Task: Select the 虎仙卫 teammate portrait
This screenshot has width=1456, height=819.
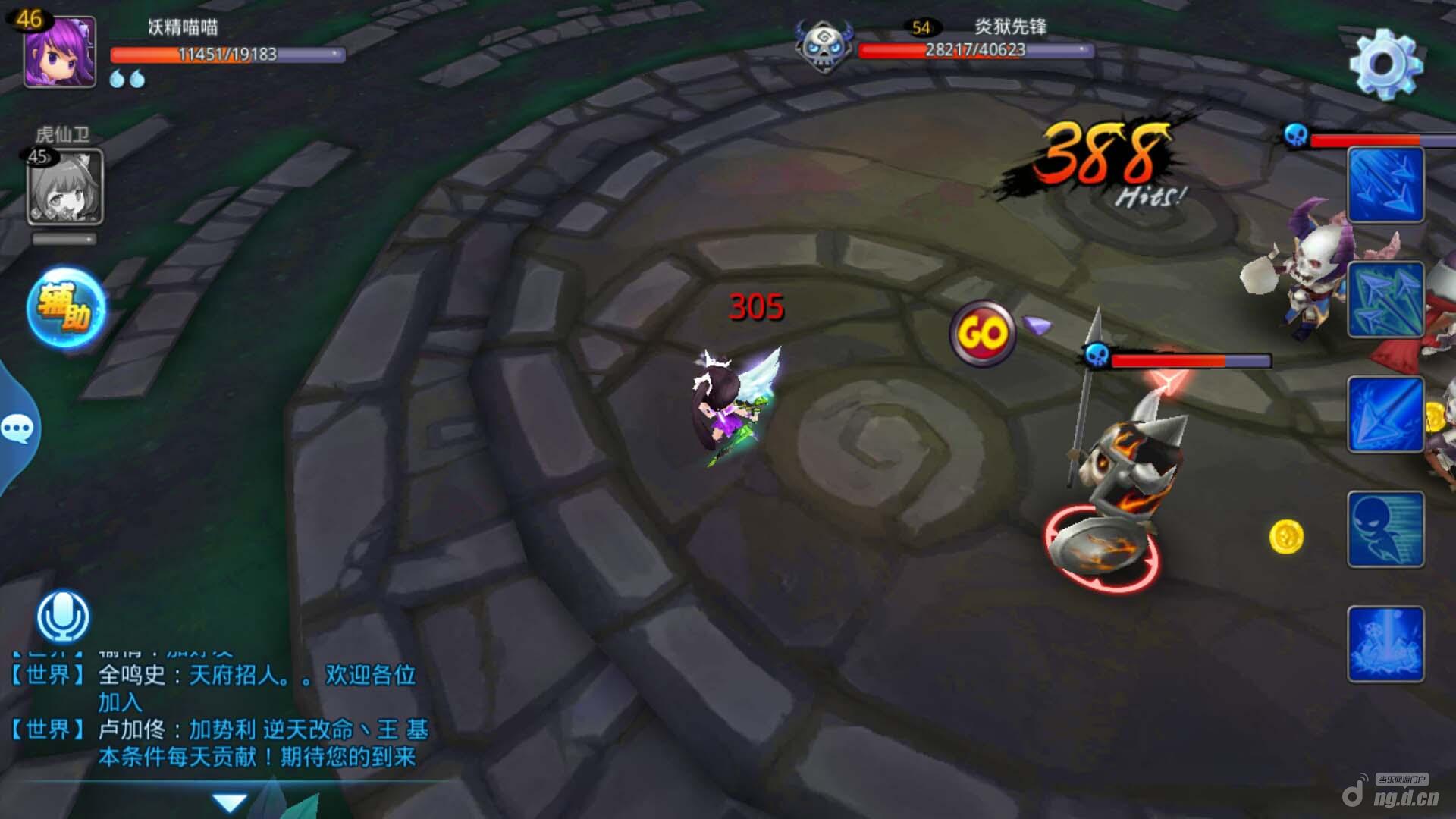Action: click(x=64, y=187)
